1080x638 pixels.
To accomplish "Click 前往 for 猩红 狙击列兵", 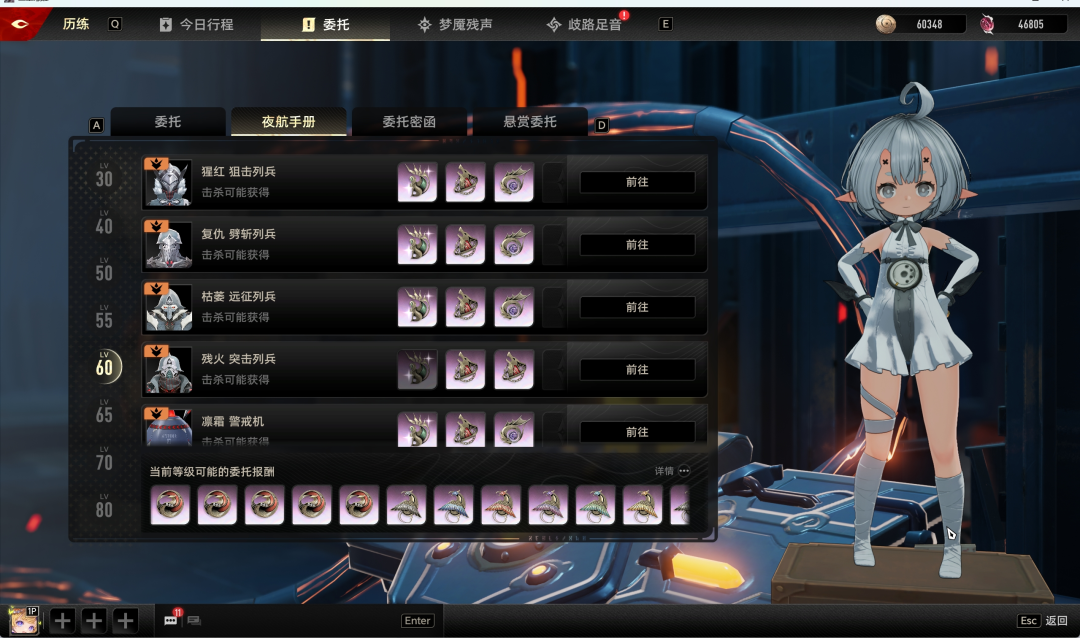I will (x=637, y=182).
